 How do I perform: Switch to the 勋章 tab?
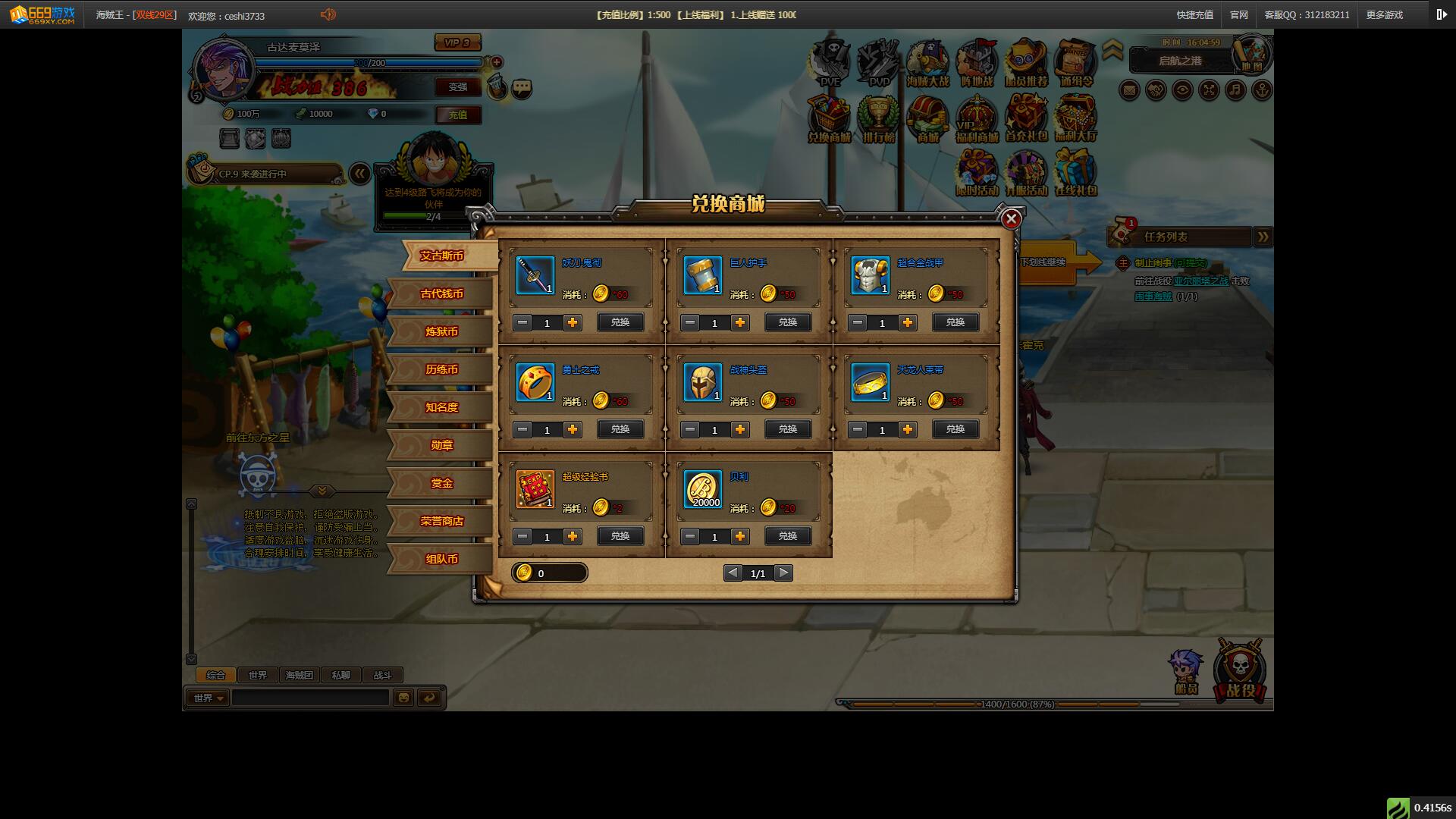click(441, 446)
